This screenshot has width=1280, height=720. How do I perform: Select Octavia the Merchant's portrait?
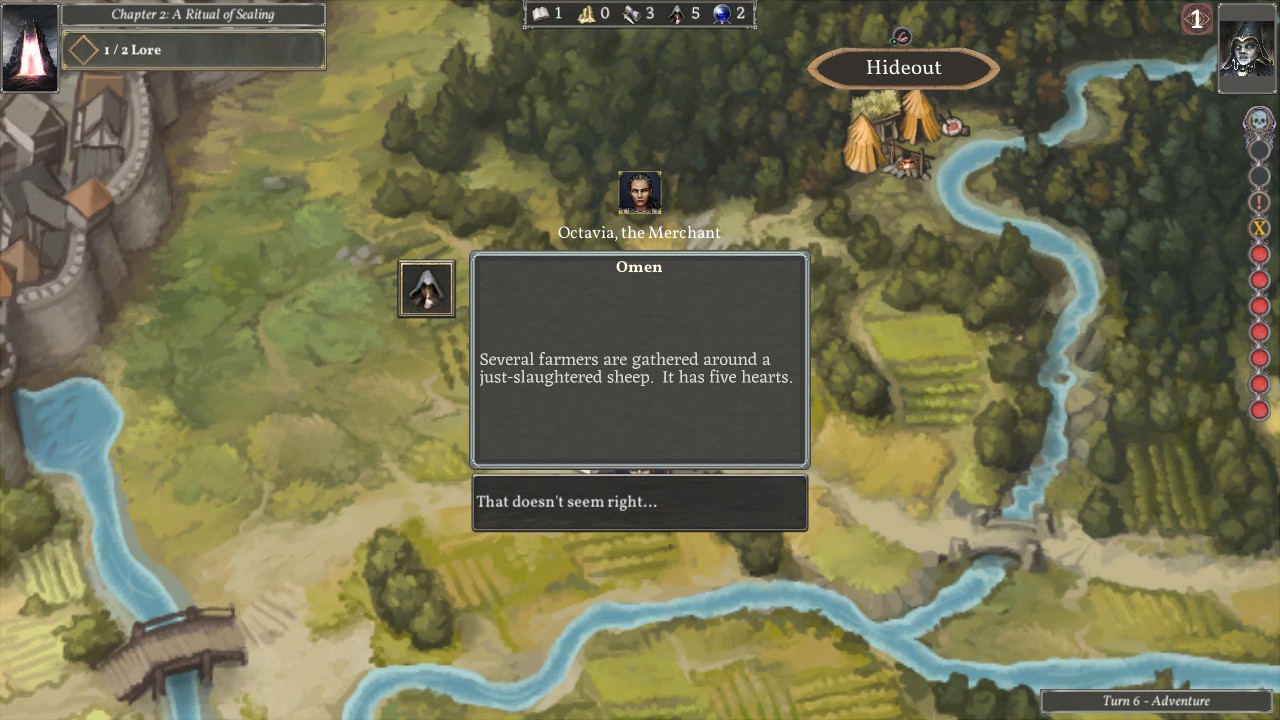coord(640,193)
